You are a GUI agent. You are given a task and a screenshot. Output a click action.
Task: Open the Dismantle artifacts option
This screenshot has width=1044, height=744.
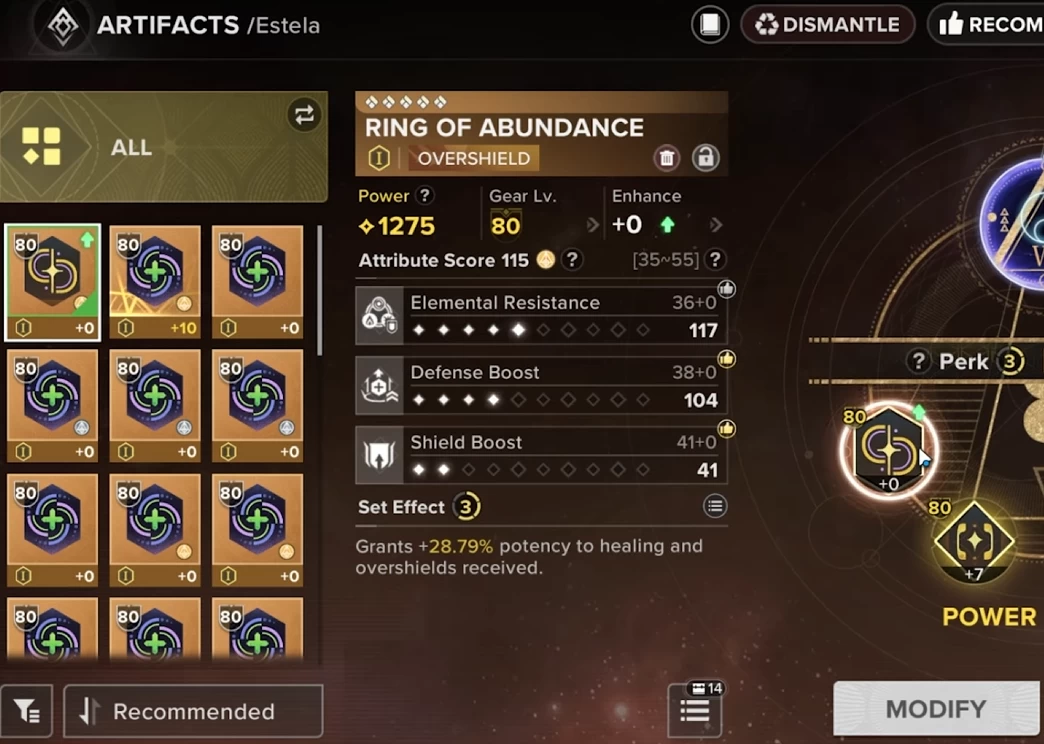(x=827, y=25)
